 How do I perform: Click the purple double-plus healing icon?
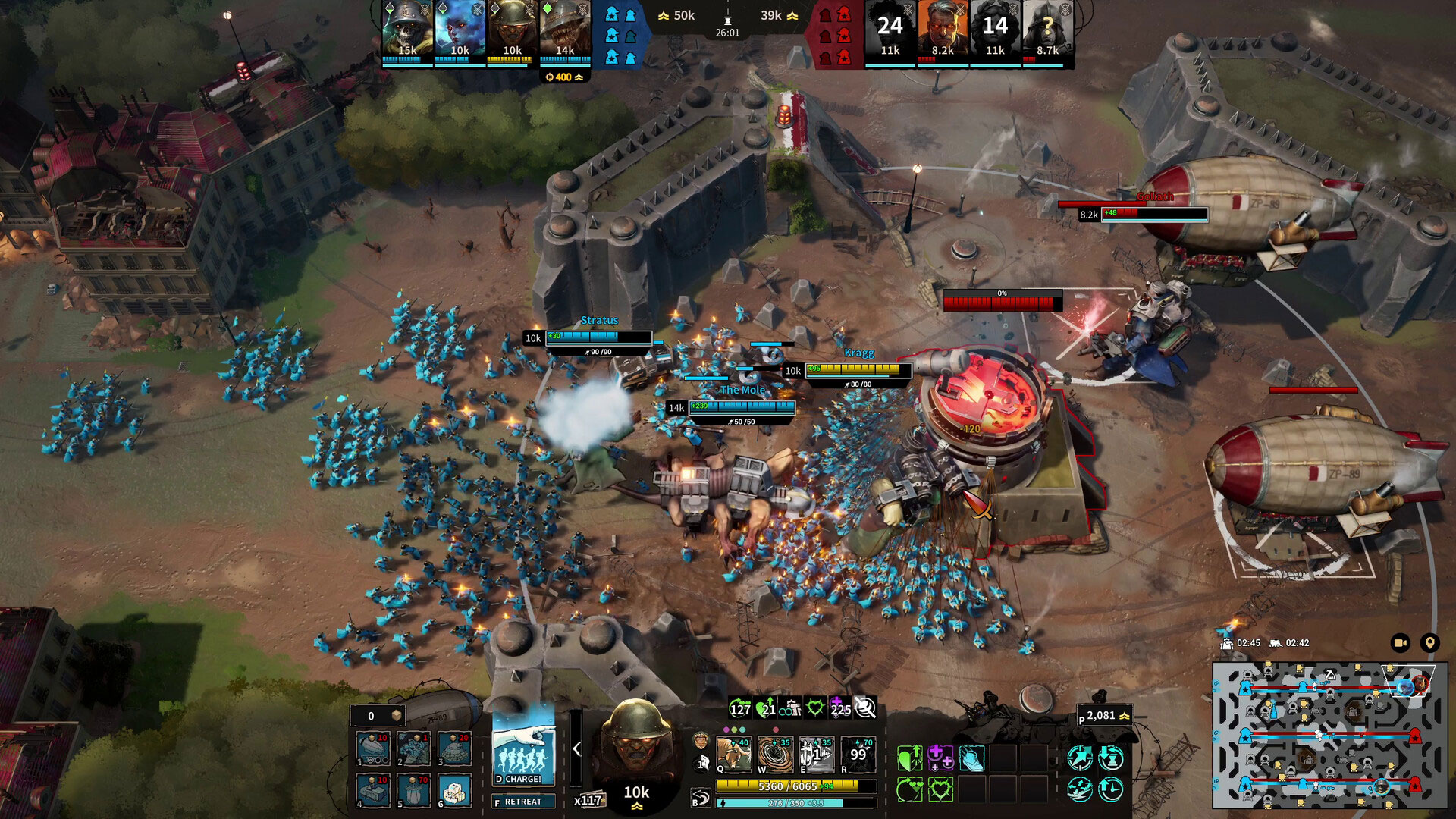click(x=942, y=757)
